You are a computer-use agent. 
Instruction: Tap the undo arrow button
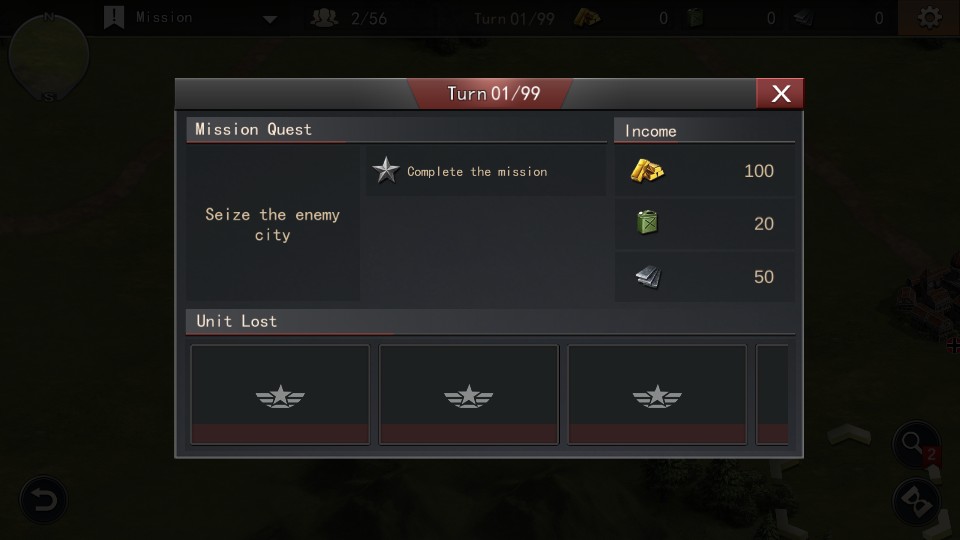(43, 500)
